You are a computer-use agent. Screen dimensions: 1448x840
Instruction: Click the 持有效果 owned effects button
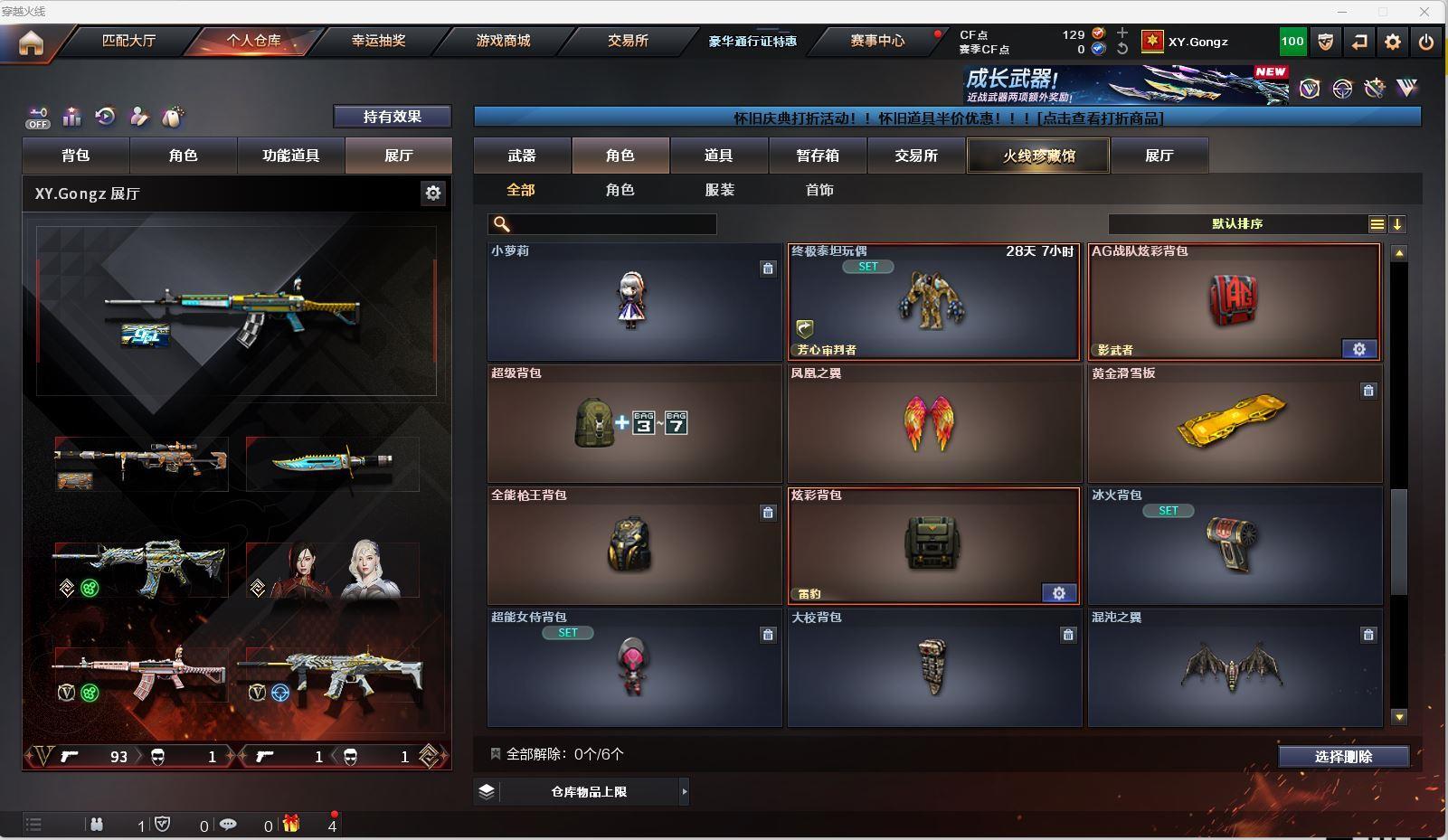(393, 117)
